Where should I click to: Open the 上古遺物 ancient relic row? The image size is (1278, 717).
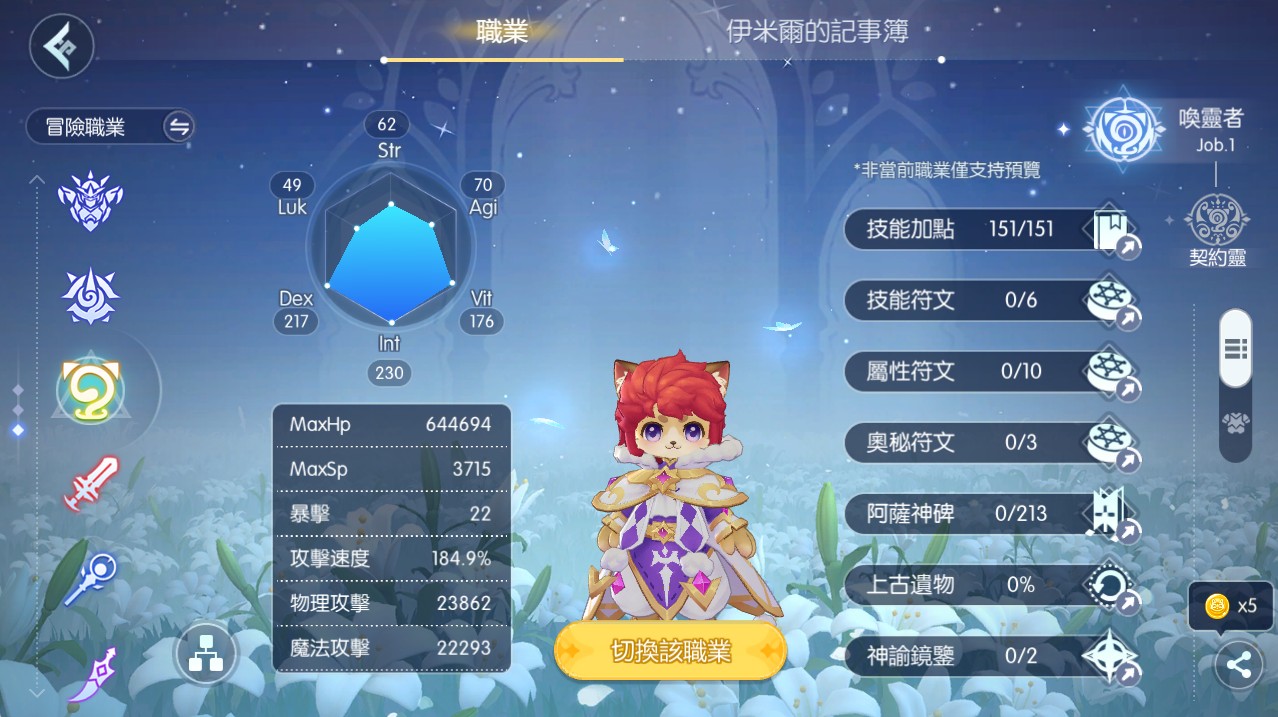tap(990, 585)
